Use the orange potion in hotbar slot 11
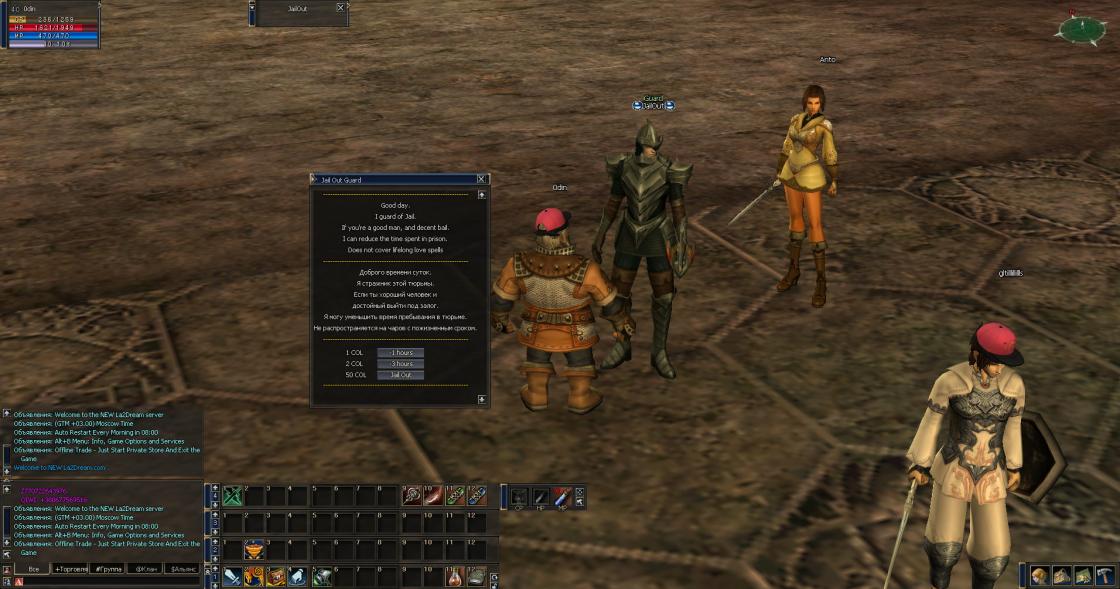Viewport: 1120px width, 589px height. [x=455, y=576]
